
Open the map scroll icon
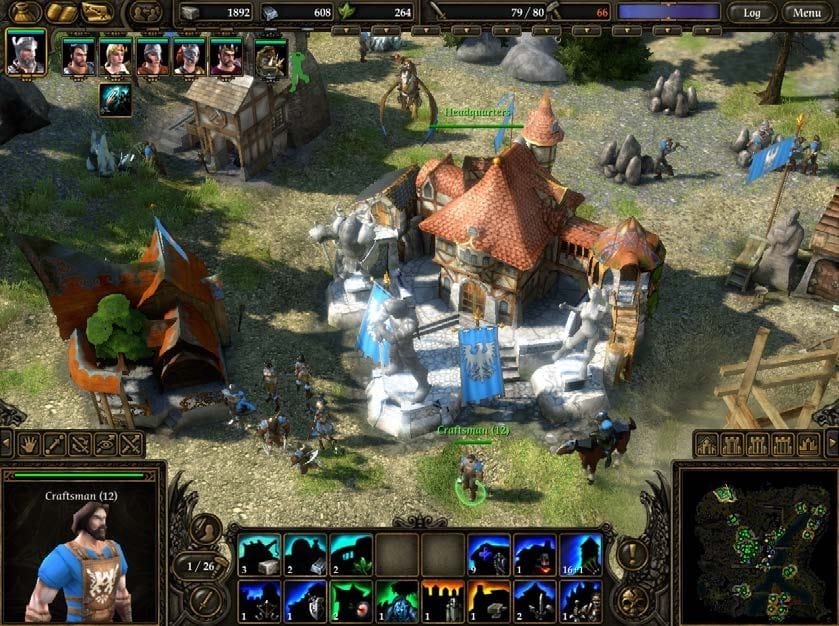click(x=97, y=13)
